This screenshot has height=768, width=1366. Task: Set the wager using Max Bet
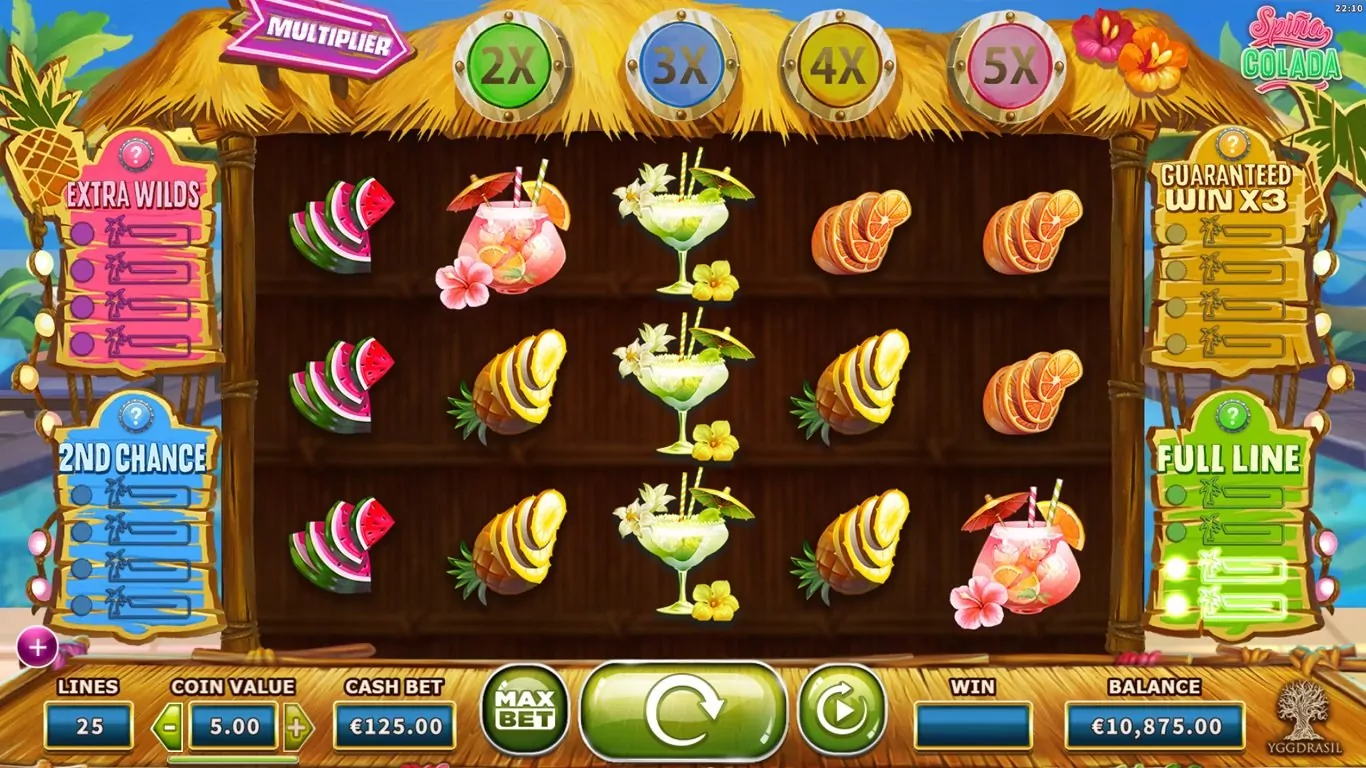click(524, 709)
